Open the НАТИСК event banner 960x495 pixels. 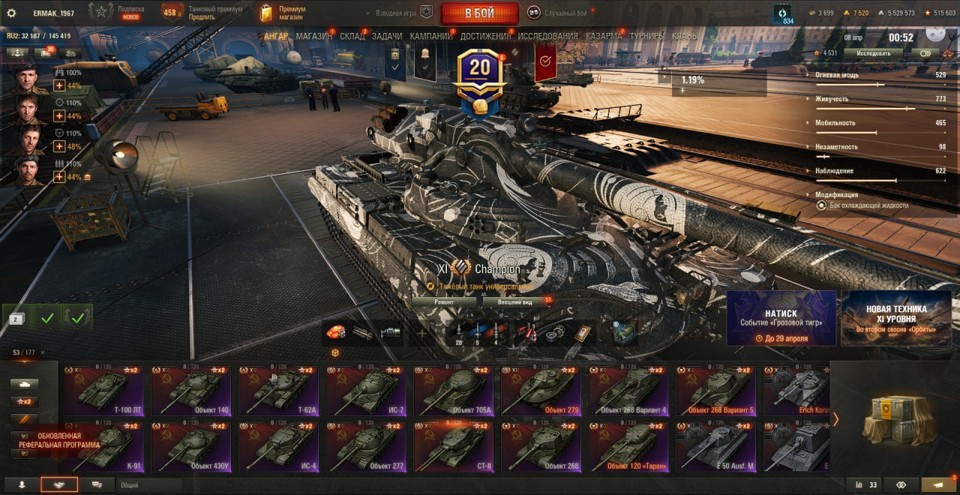tap(781, 318)
